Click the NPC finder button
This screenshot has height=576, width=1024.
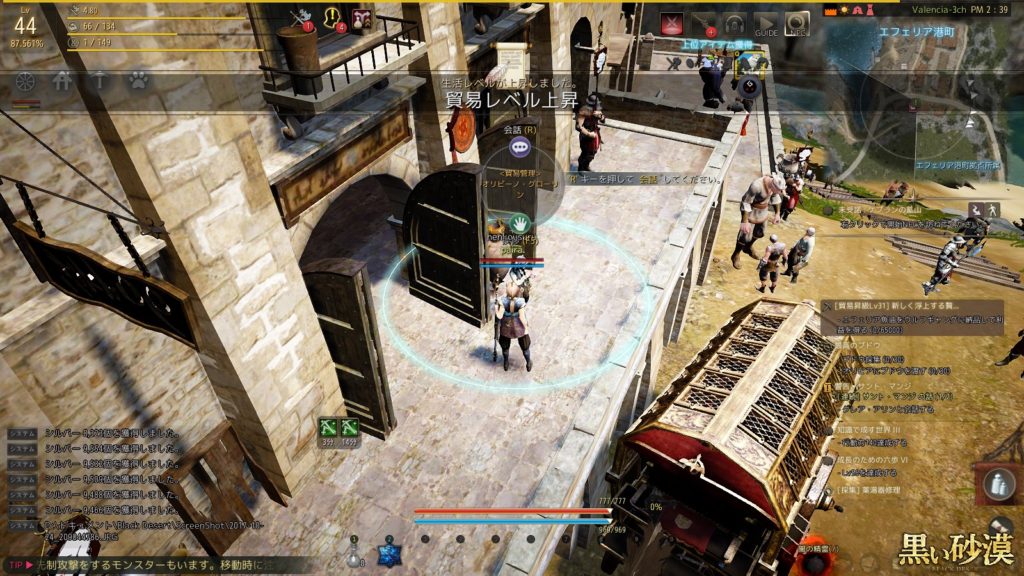797,23
